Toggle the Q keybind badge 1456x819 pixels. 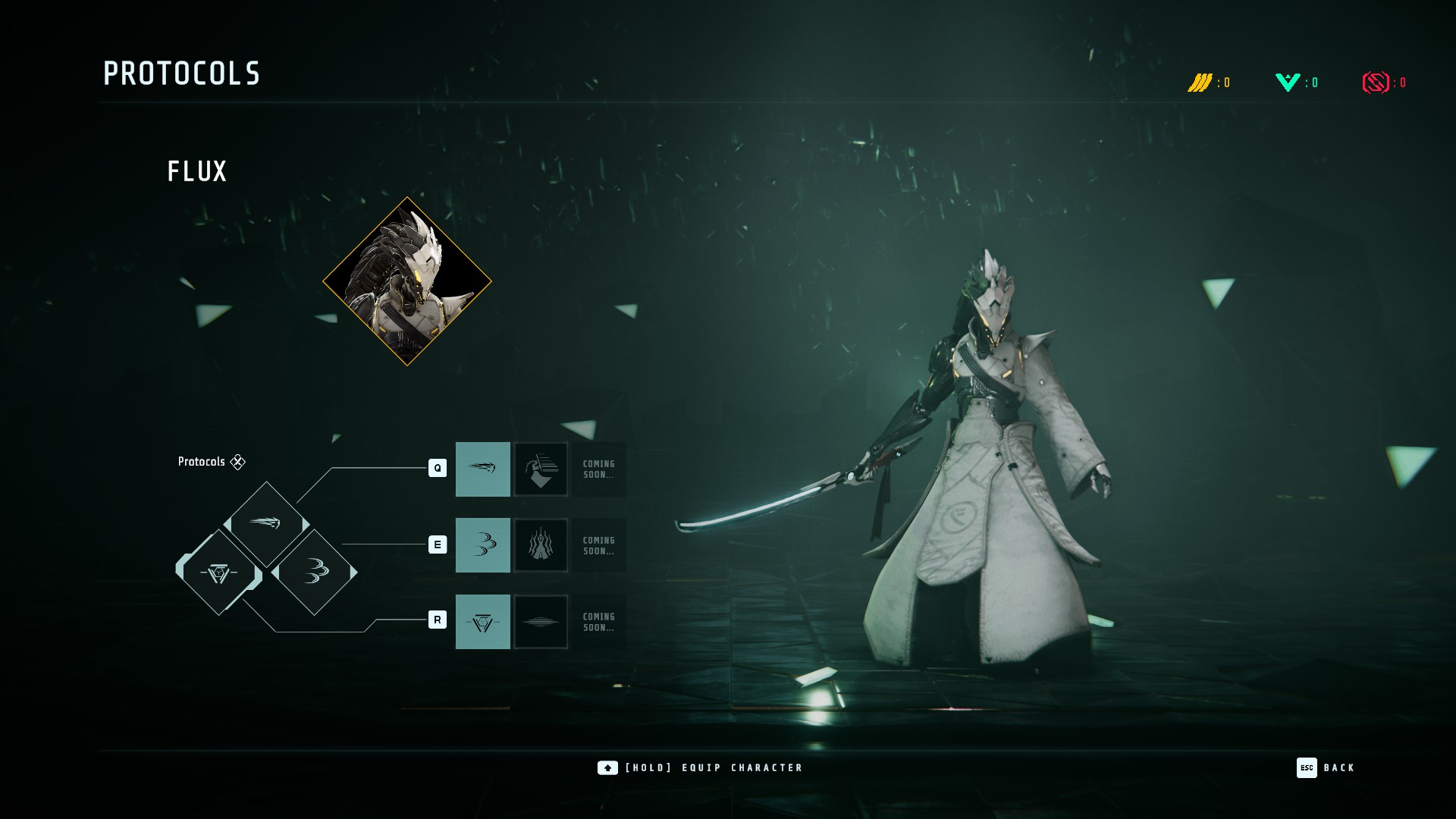(437, 469)
